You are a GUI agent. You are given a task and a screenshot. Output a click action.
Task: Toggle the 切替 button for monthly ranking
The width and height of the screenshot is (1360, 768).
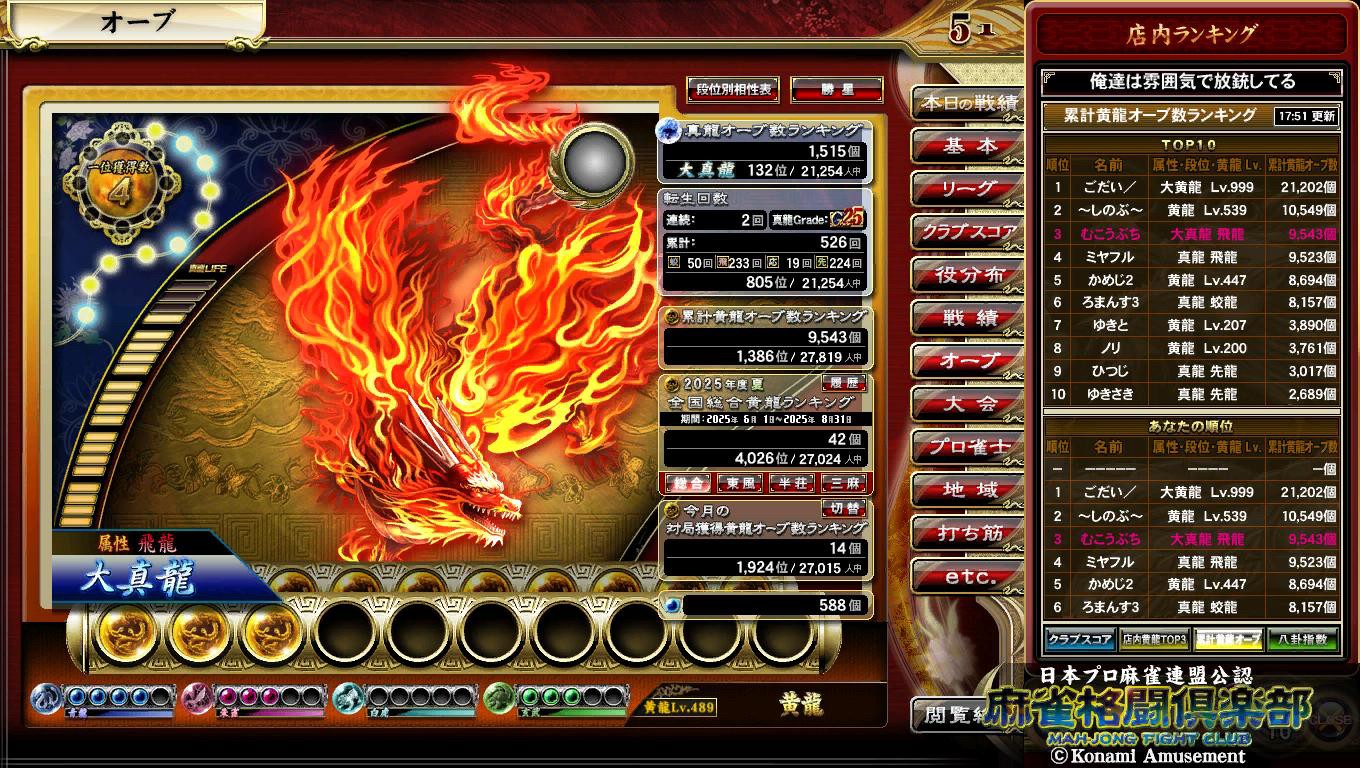coord(842,509)
